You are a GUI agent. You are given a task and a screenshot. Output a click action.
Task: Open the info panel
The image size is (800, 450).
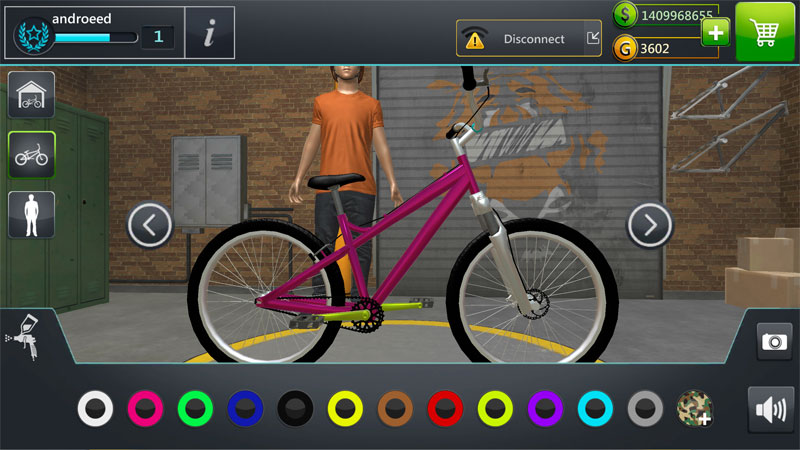coord(210,34)
